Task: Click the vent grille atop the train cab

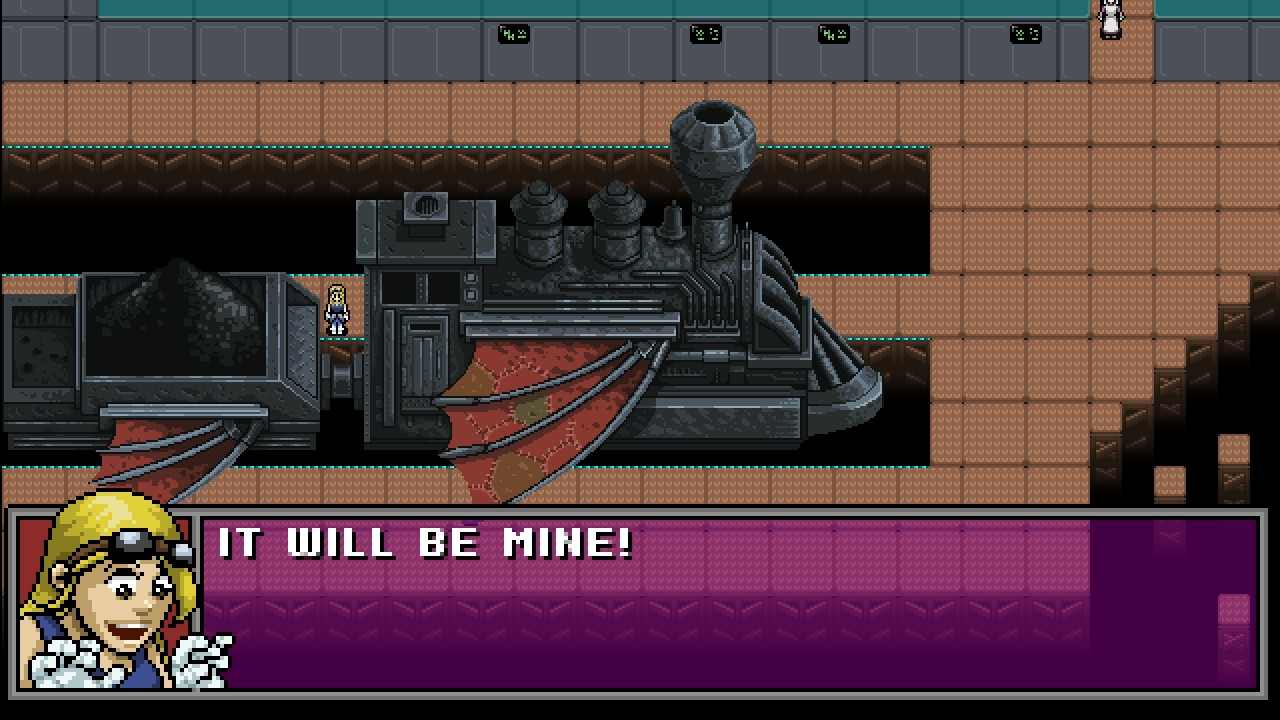Action: coord(428,206)
